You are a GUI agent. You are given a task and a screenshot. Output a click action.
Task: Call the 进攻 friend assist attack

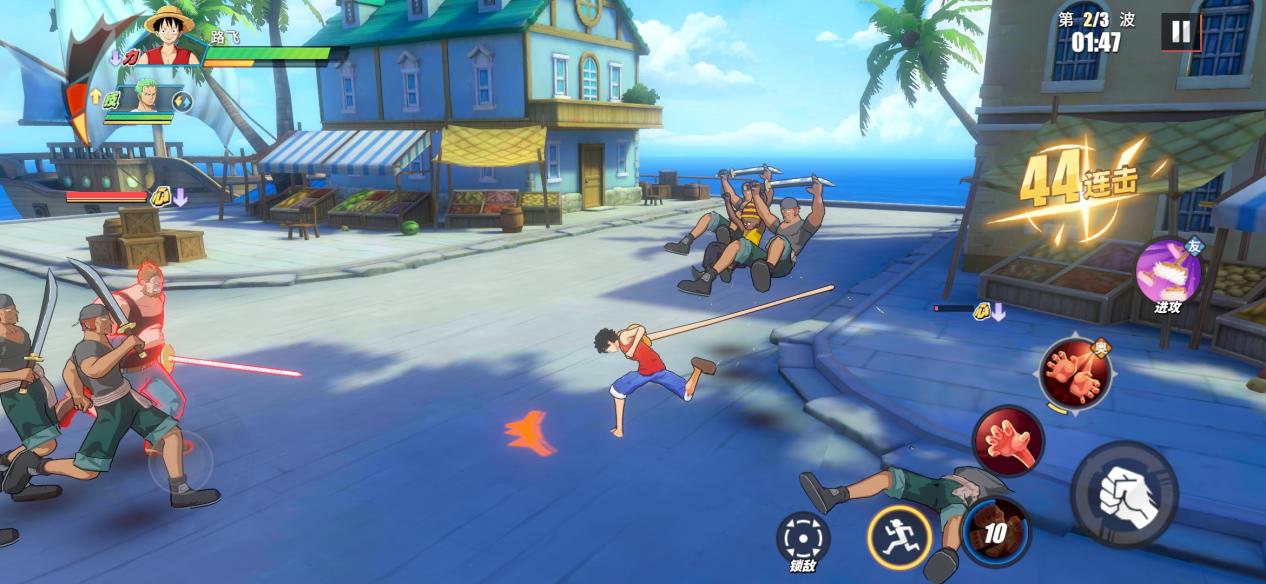point(1168,271)
